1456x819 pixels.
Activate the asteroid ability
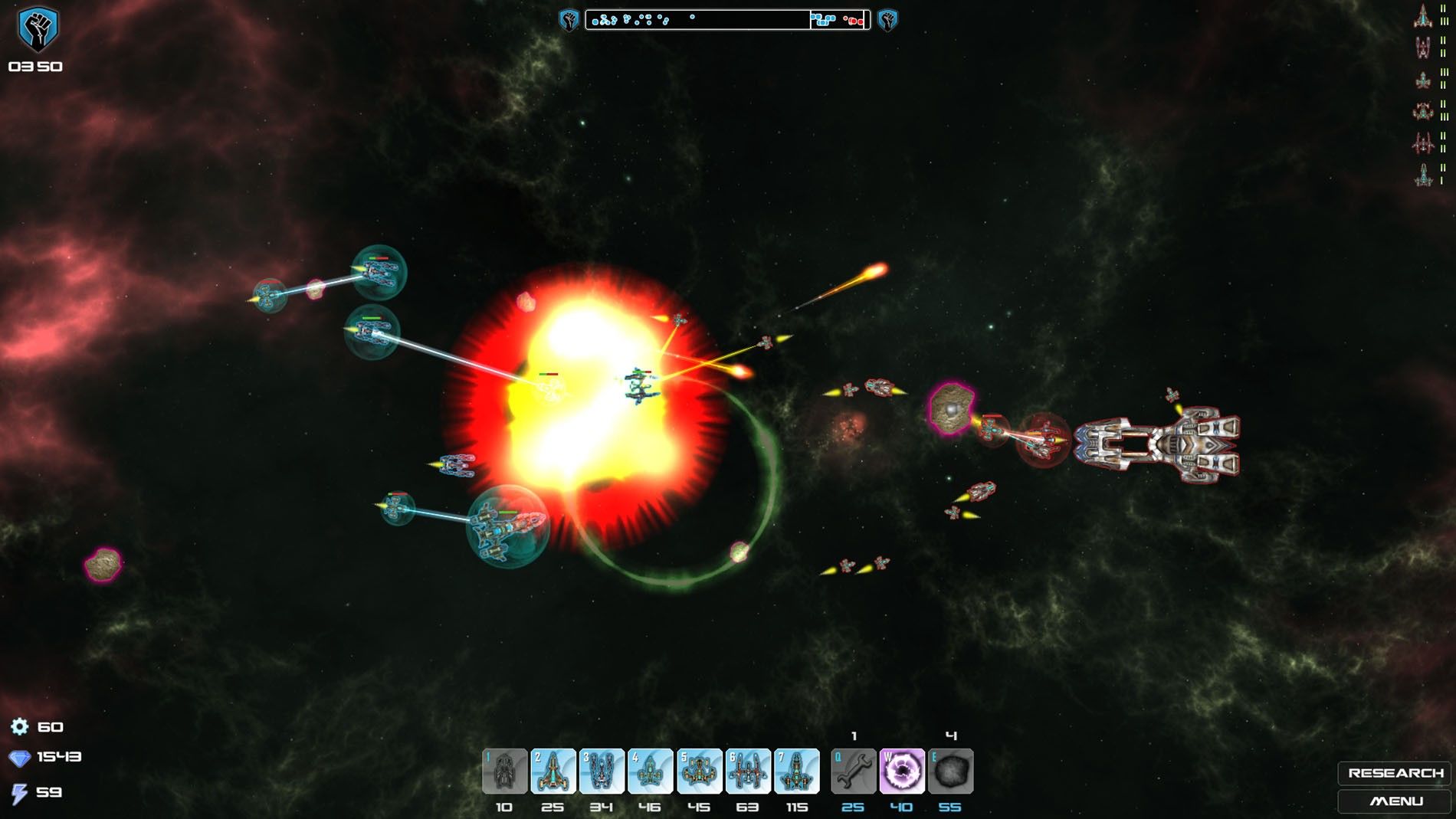coord(950,771)
